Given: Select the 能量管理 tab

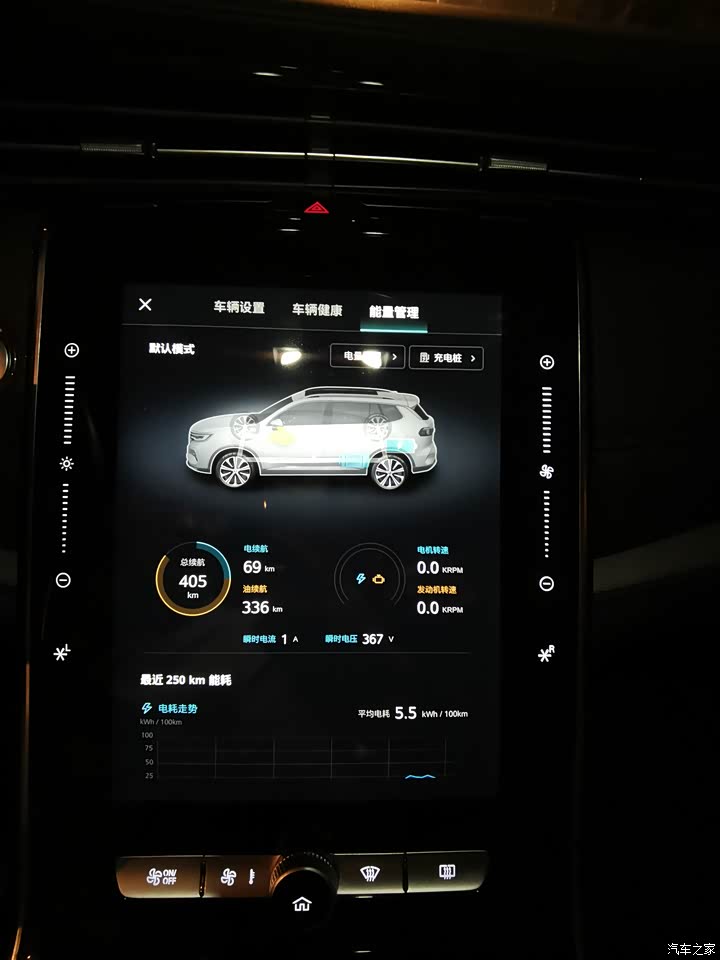Looking at the screenshot, I should [394, 312].
